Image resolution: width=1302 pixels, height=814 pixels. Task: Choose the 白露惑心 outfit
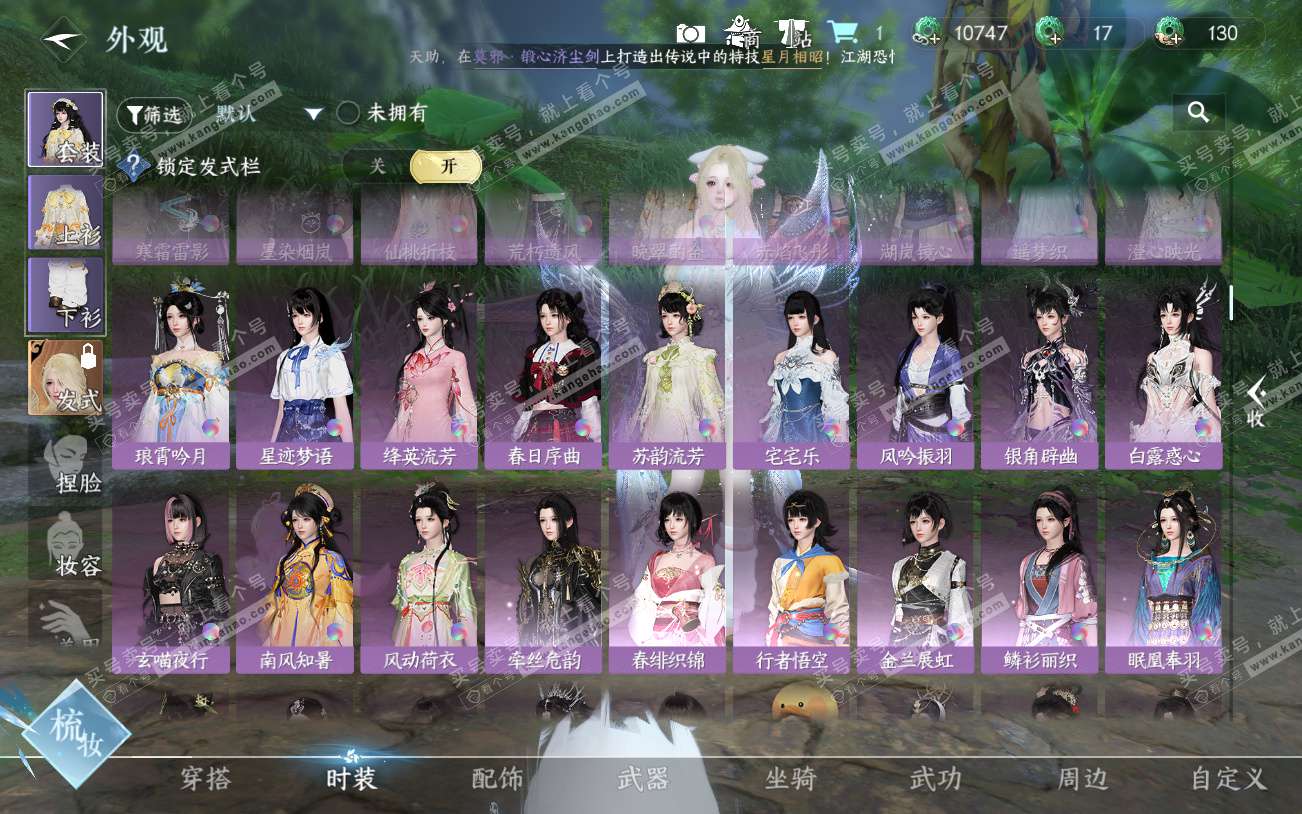(1163, 375)
